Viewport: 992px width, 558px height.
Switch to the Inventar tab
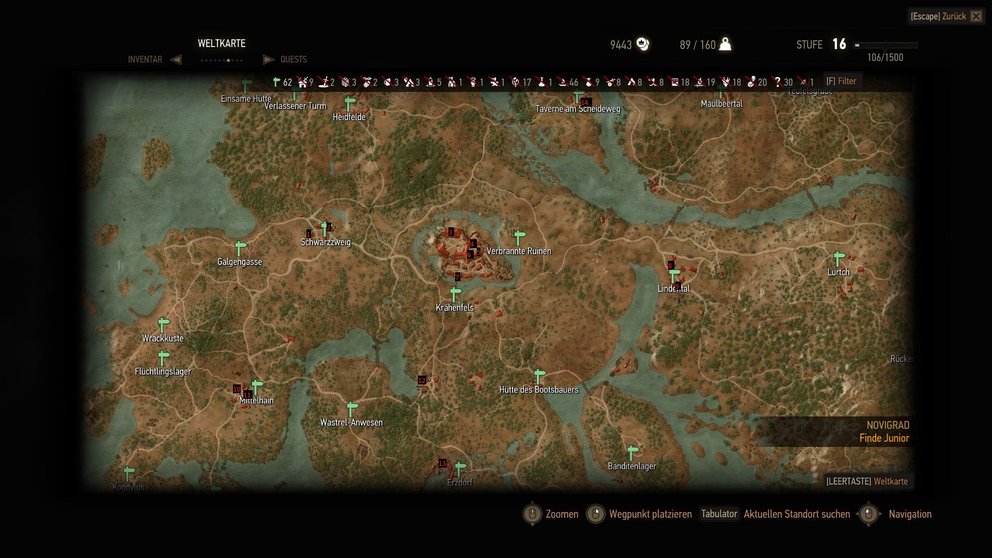[144, 59]
